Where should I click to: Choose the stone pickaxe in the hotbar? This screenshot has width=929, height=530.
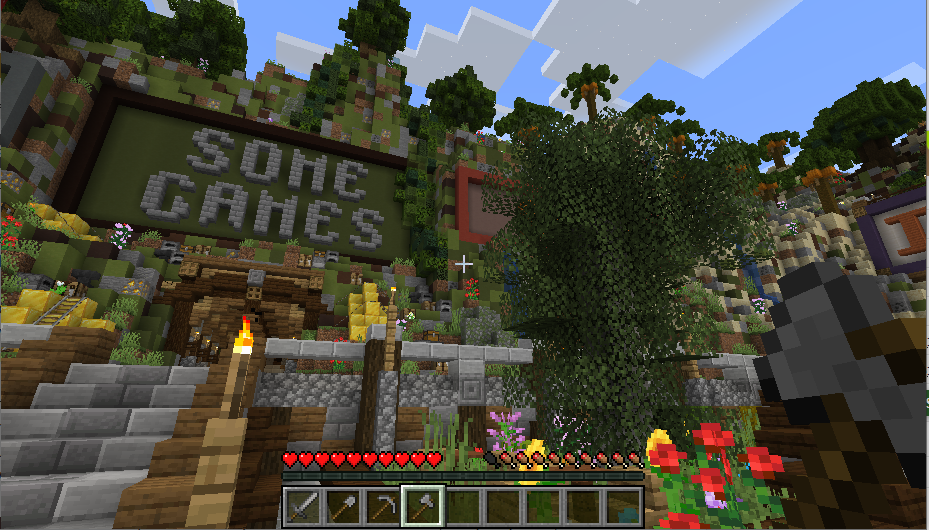pos(383,506)
